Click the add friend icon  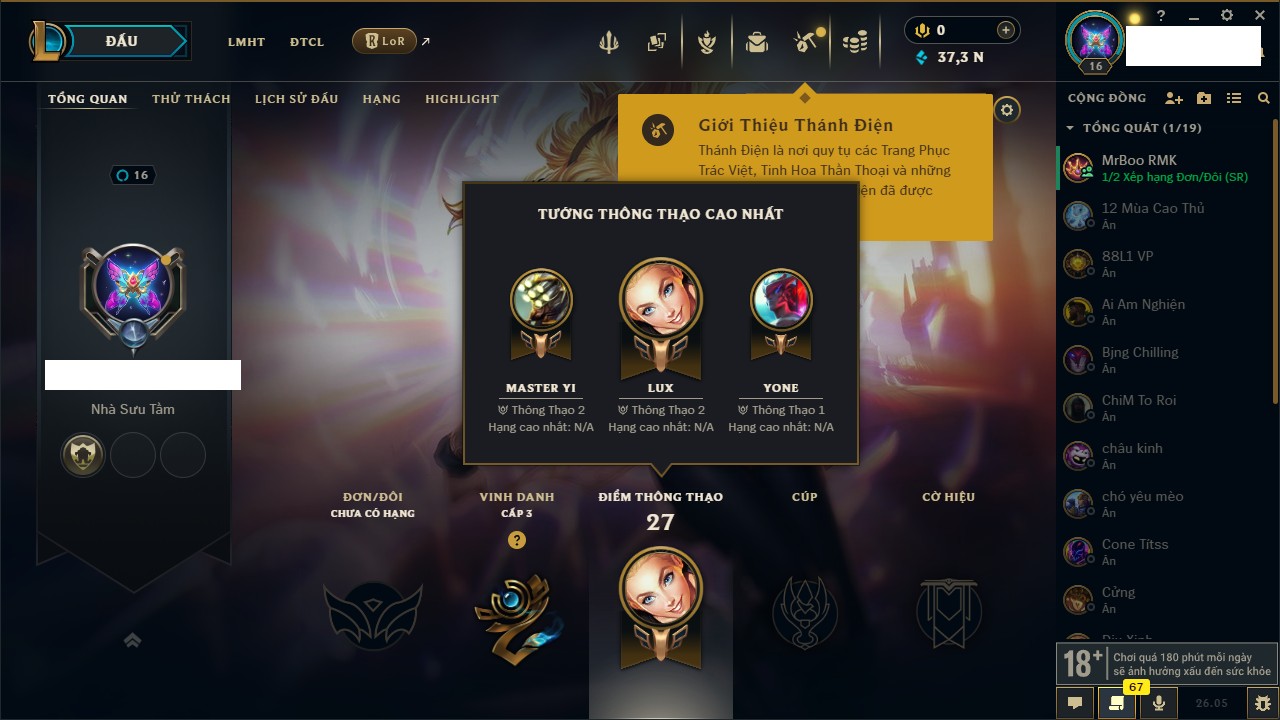[1174, 98]
